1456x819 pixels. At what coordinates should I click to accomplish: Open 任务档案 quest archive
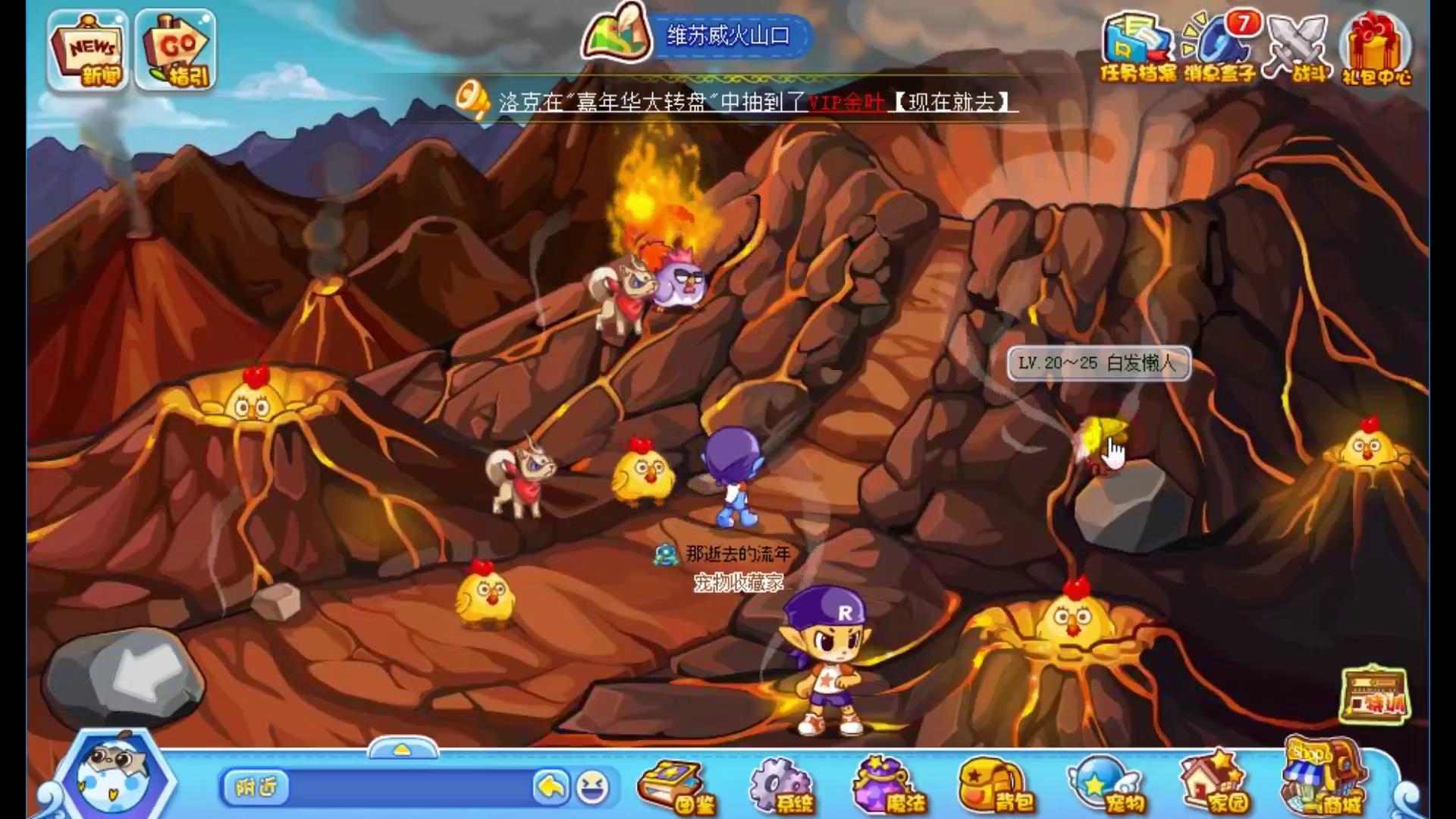(x=1136, y=47)
